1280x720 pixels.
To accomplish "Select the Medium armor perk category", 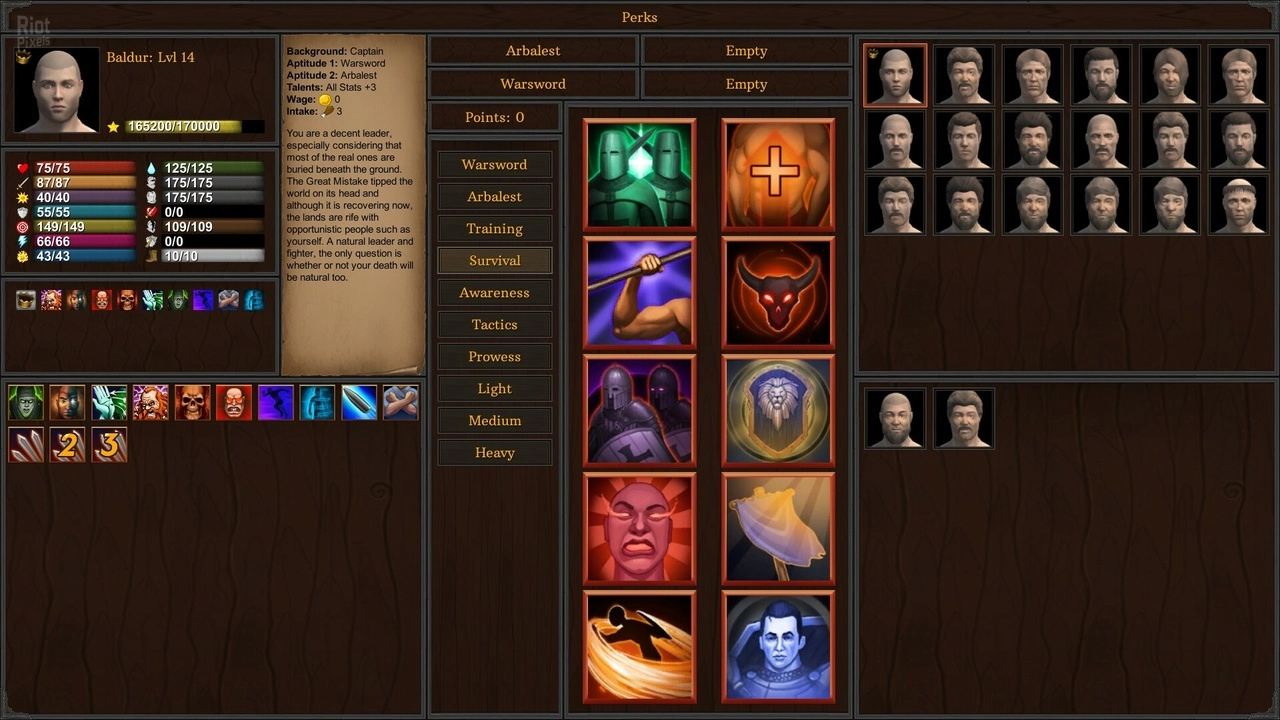I will point(494,421).
